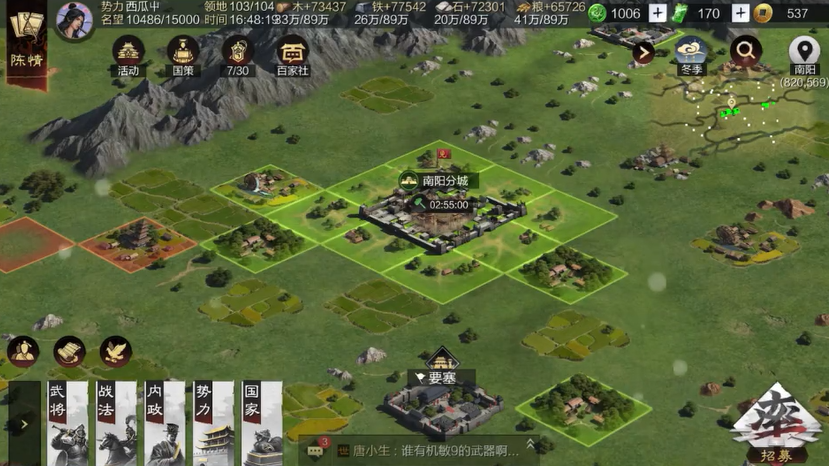Open the 7/30 lantern task icon
Image resolution: width=829 pixels, height=466 pixels.
(237, 55)
